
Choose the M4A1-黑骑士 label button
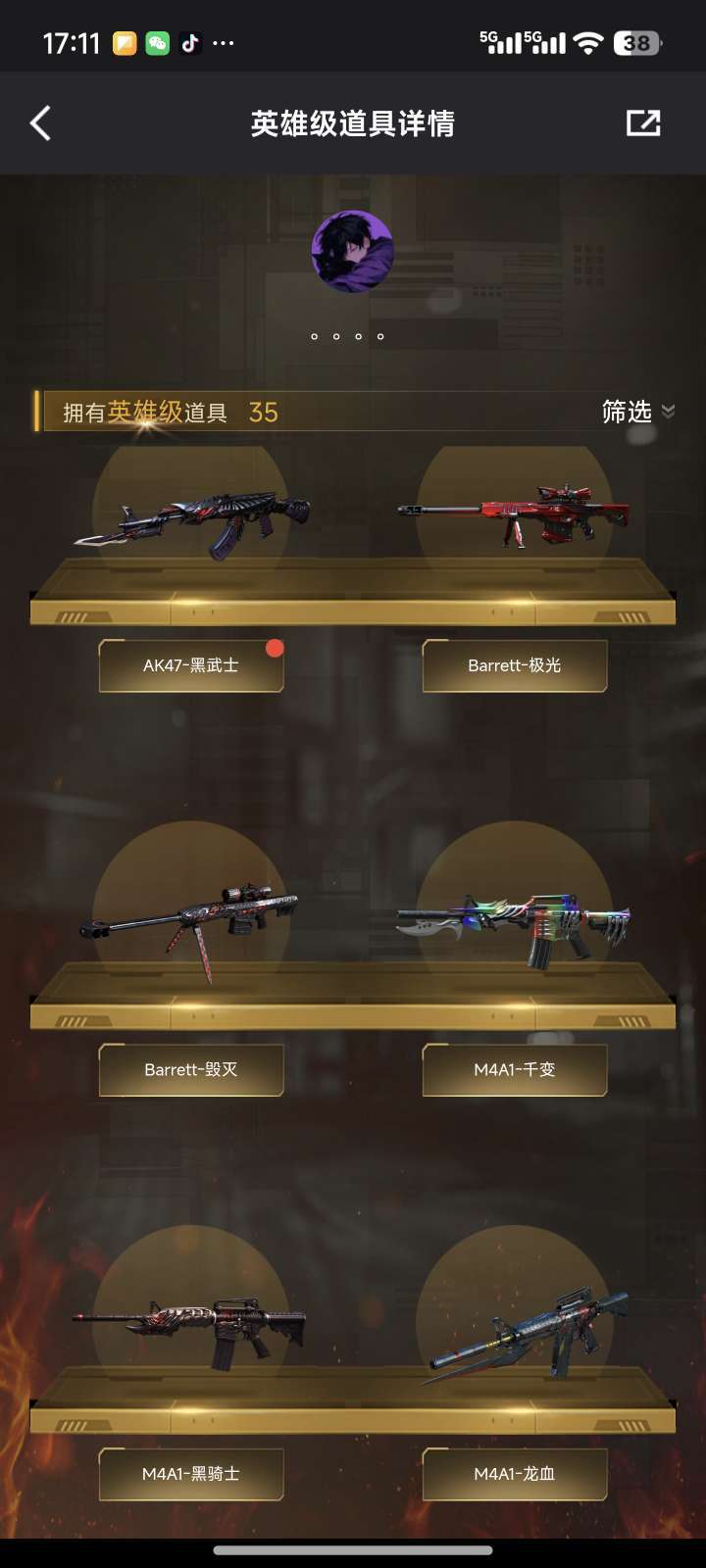point(191,1474)
